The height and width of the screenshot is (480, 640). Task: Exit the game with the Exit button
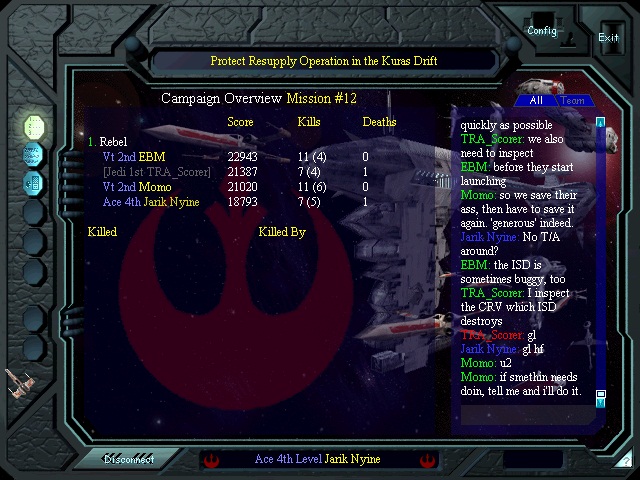pyautogui.click(x=608, y=37)
